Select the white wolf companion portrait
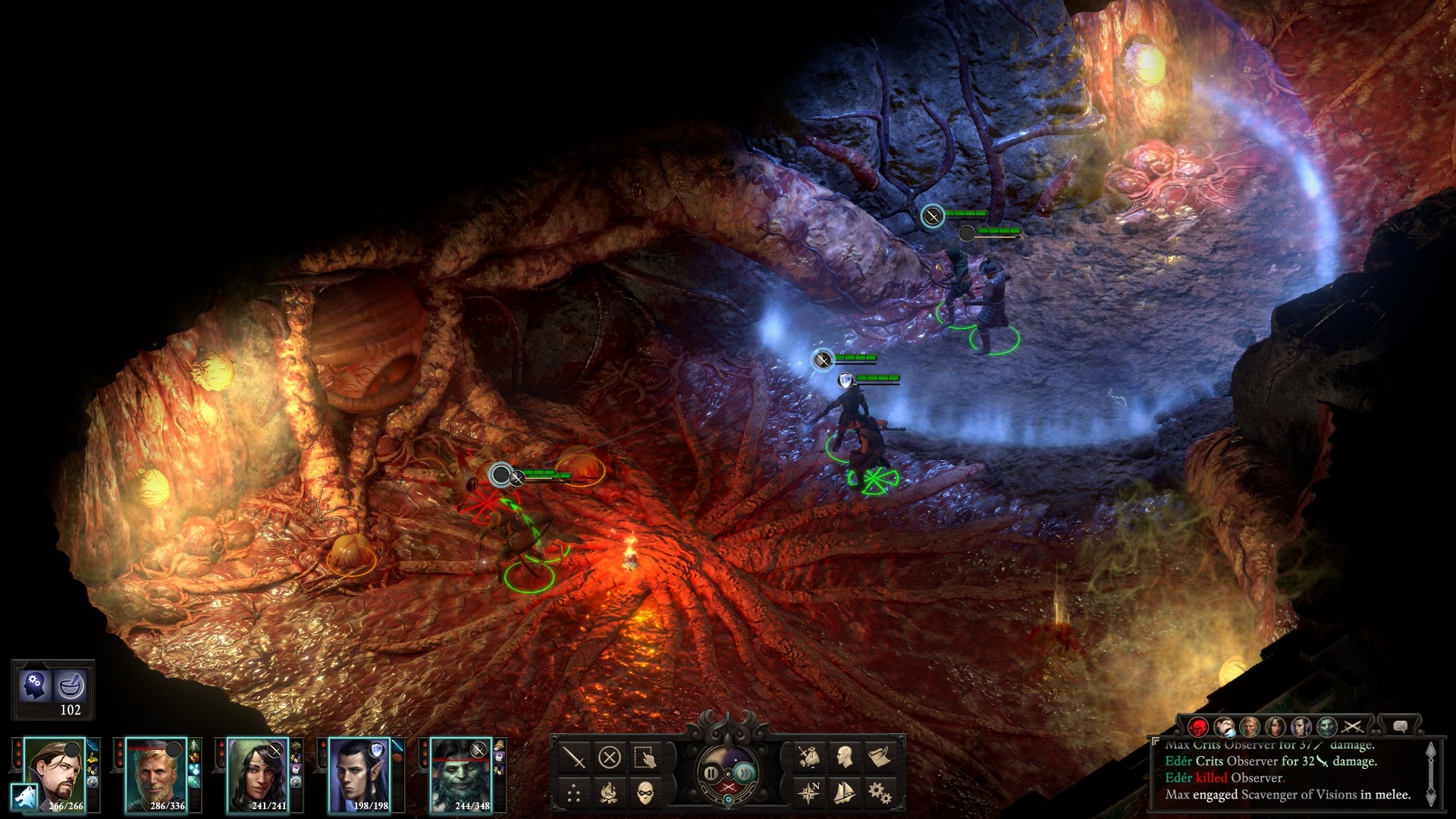Screen dimensions: 1456x819 25,797
